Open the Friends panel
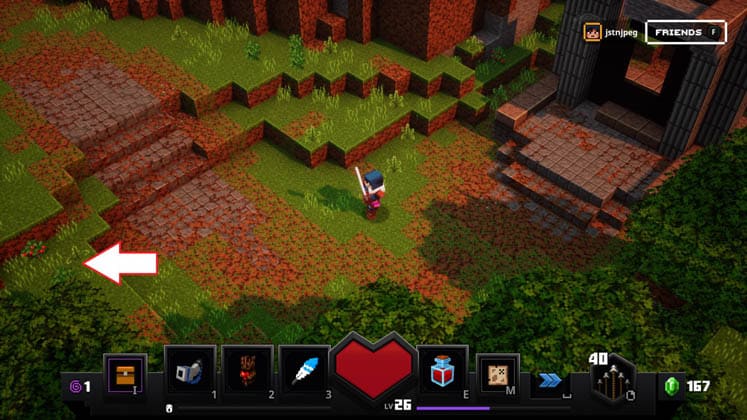This screenshot has width=747, height=420. coord(685,33)
